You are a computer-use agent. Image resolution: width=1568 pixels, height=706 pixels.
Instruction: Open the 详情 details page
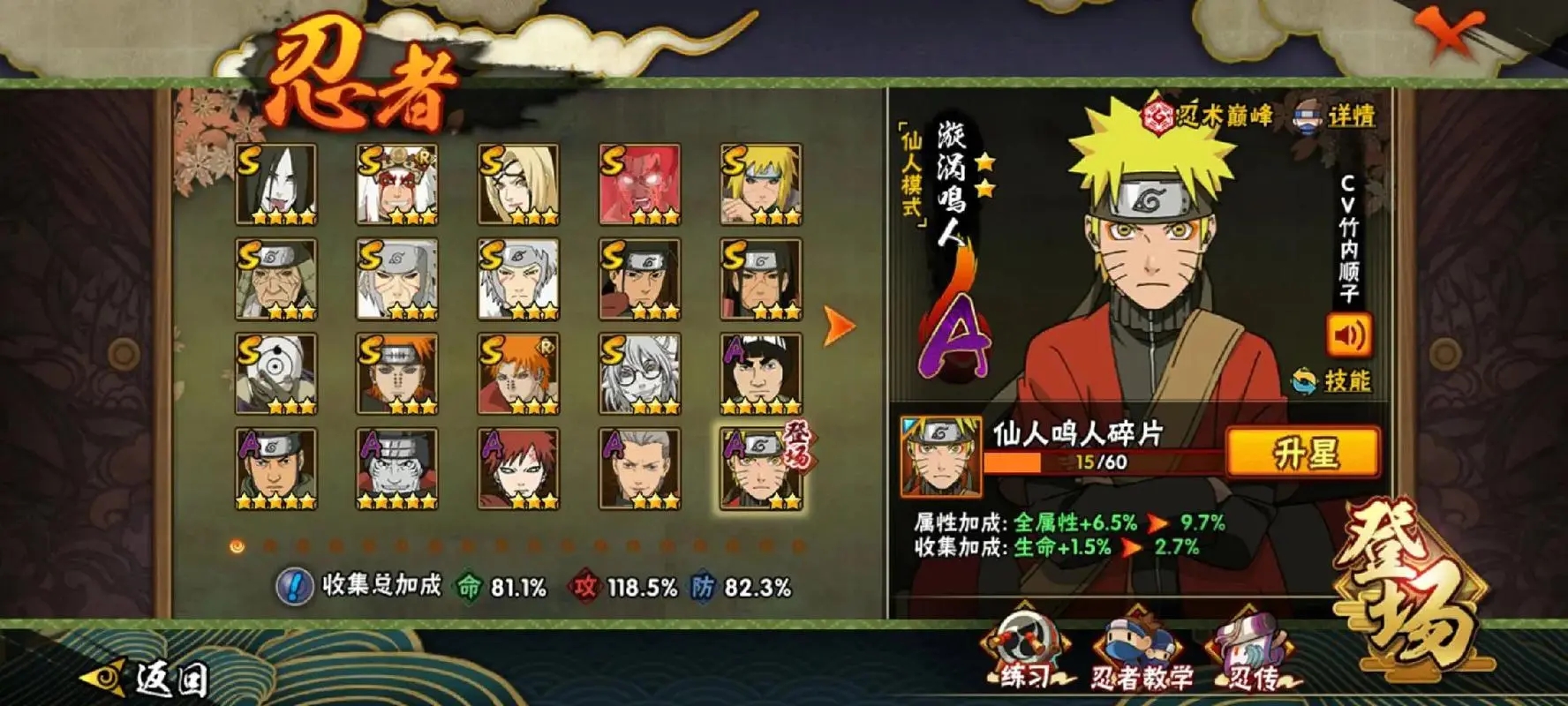pyautogui.click(x=1334, y=116)
